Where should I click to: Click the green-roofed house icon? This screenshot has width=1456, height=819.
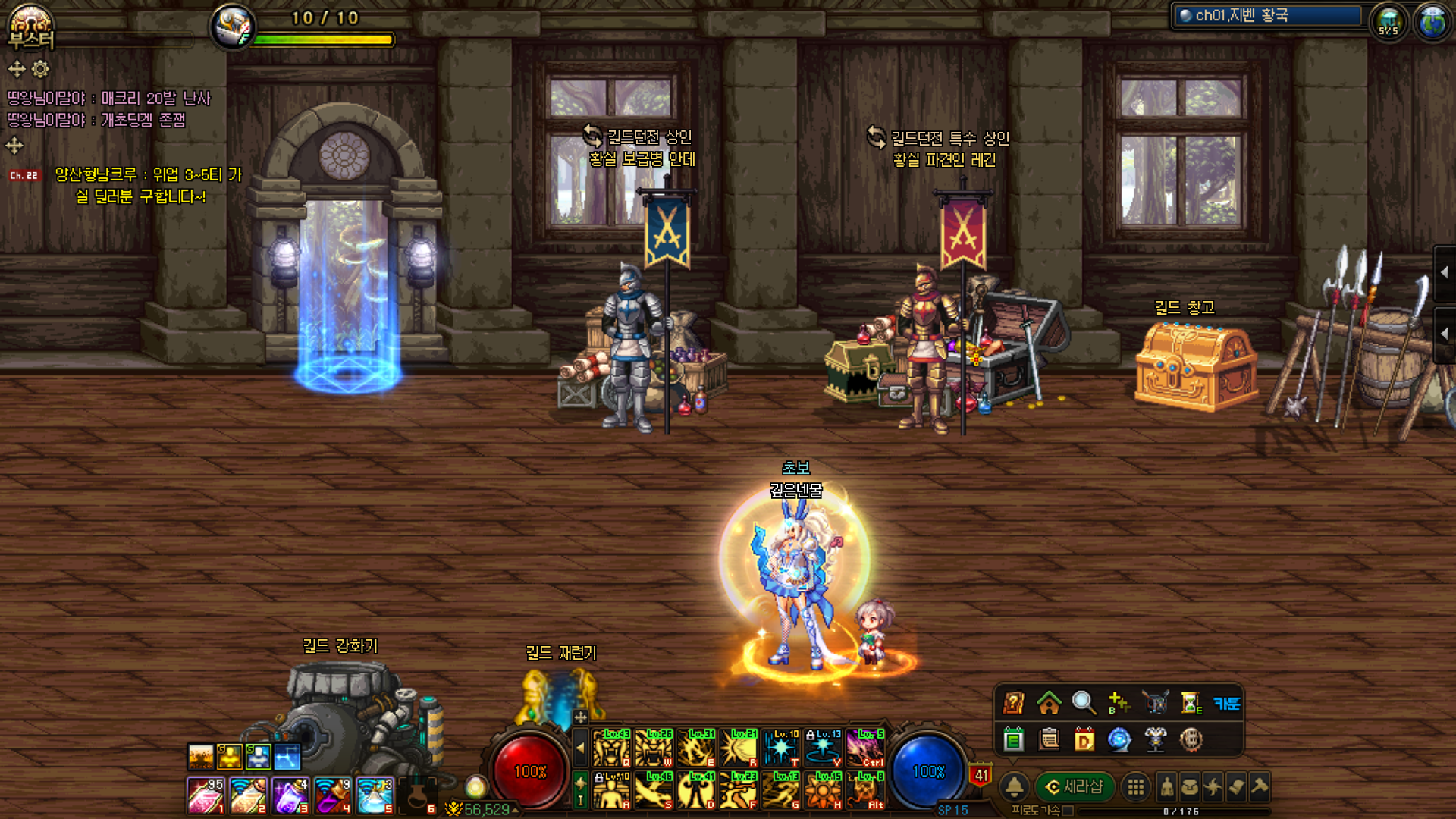pos(1049,703)
